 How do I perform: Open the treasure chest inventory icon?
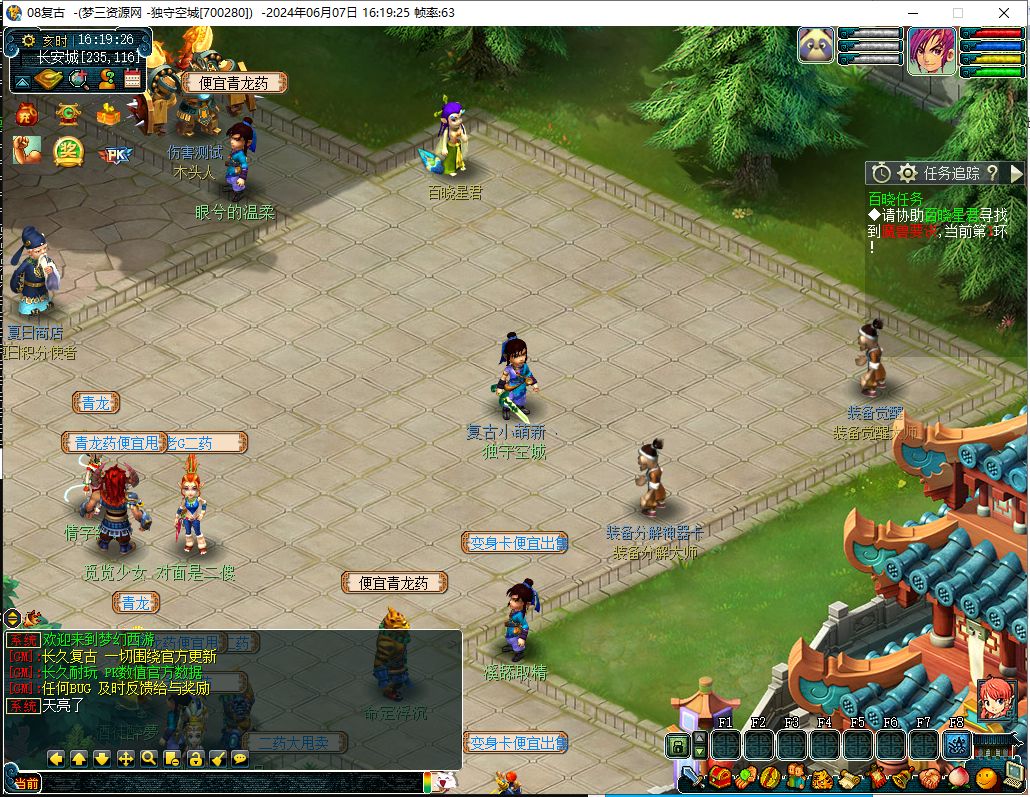720,777
